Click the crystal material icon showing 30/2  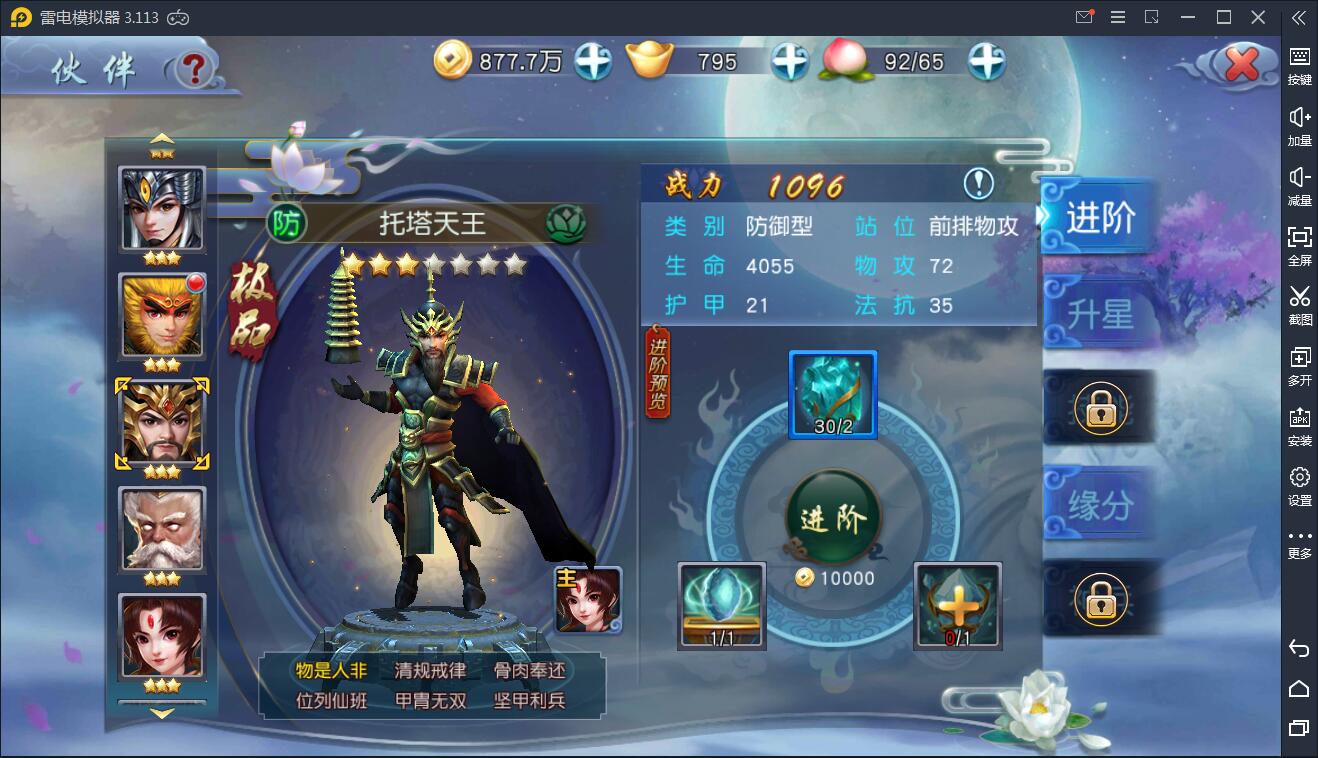click(833, 396)
